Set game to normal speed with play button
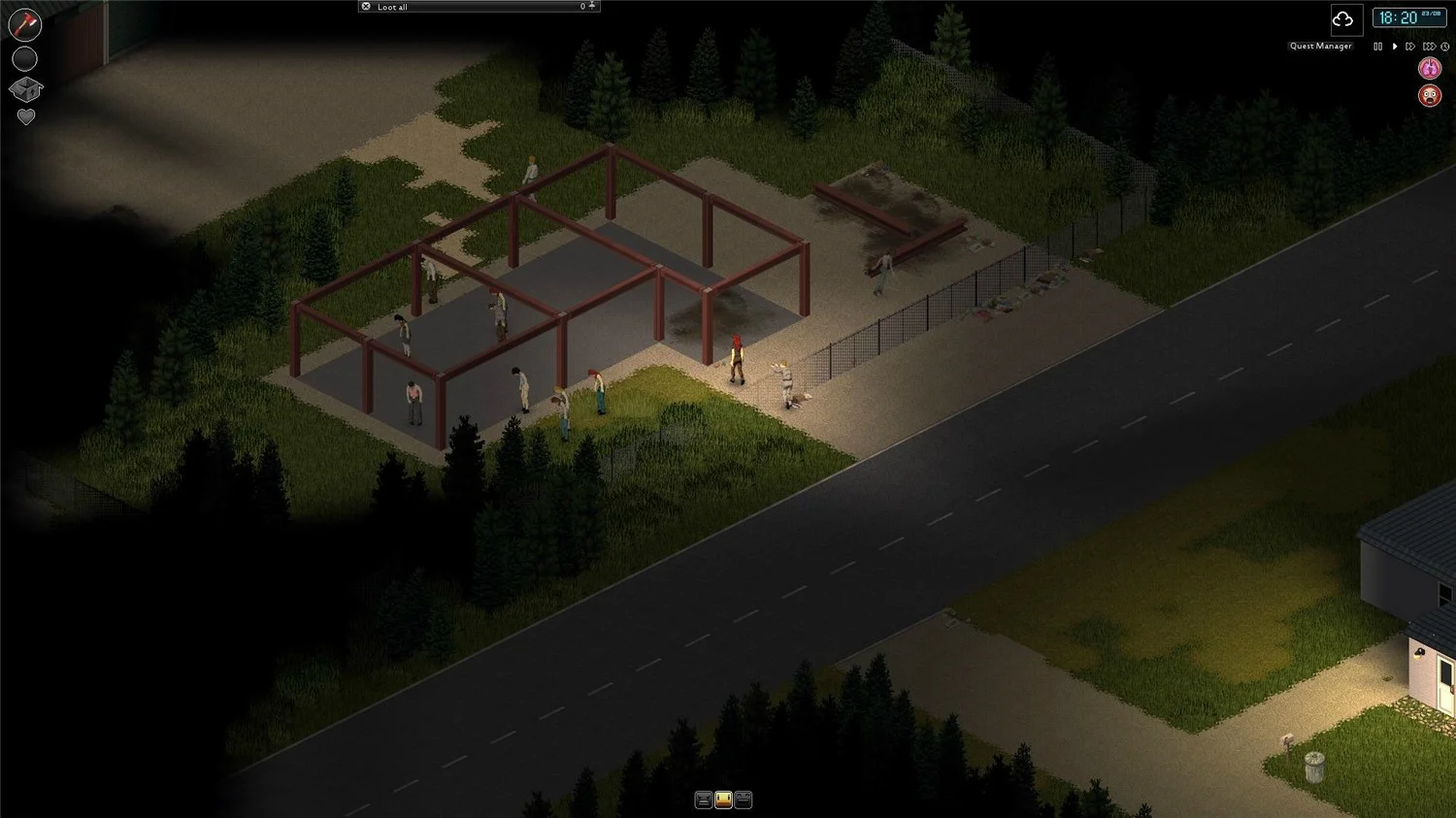 [1395, 47]
